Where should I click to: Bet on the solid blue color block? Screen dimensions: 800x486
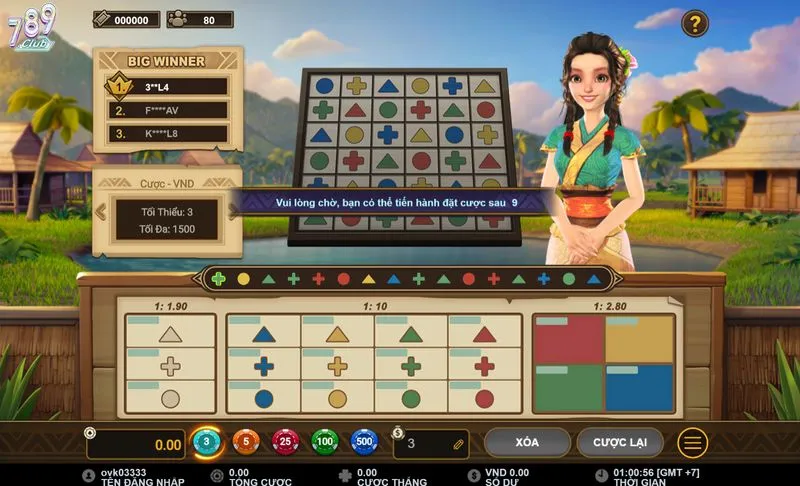pos(639,388)
